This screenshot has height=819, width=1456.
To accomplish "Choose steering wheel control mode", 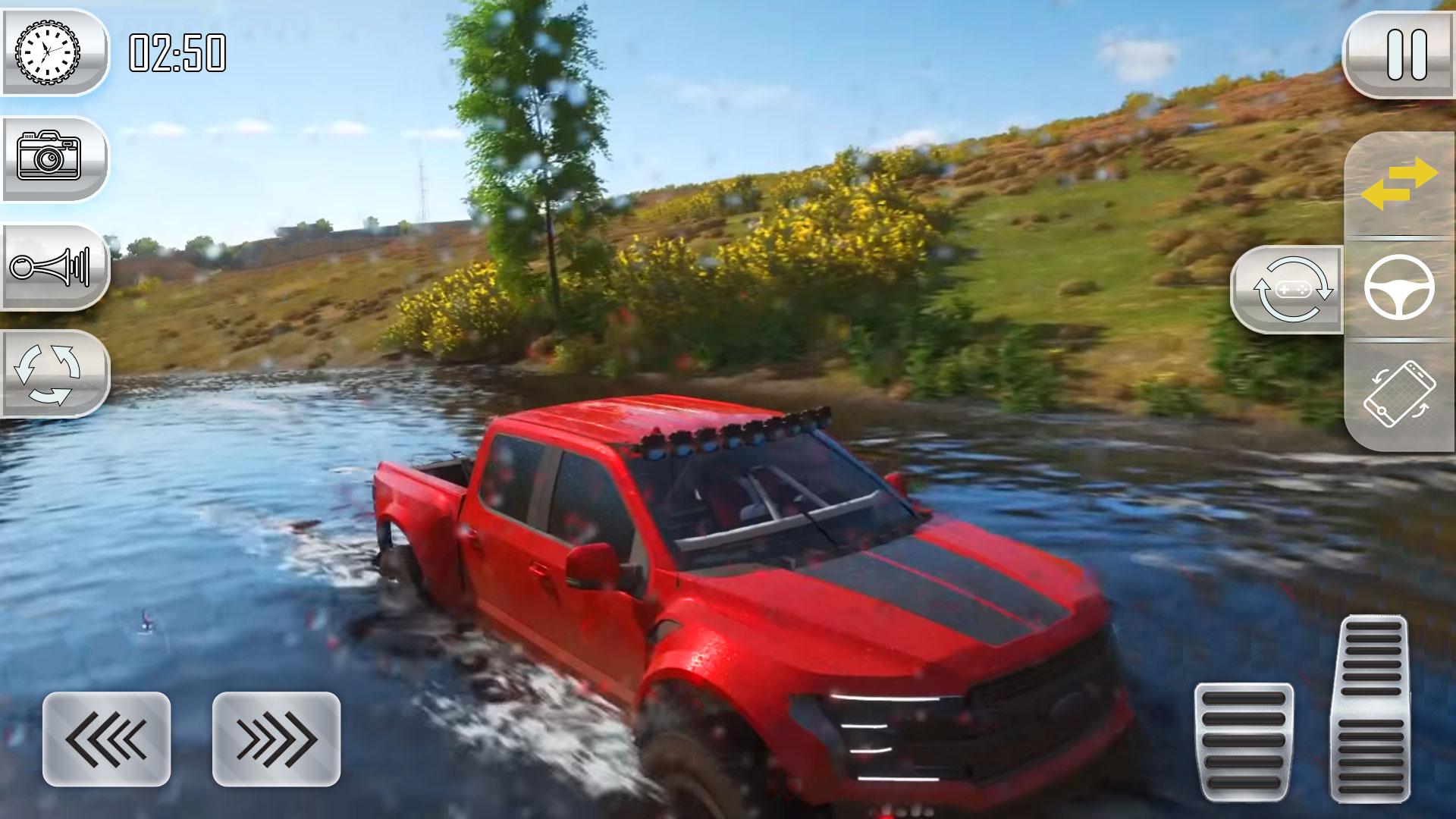I will (1398, 290).
